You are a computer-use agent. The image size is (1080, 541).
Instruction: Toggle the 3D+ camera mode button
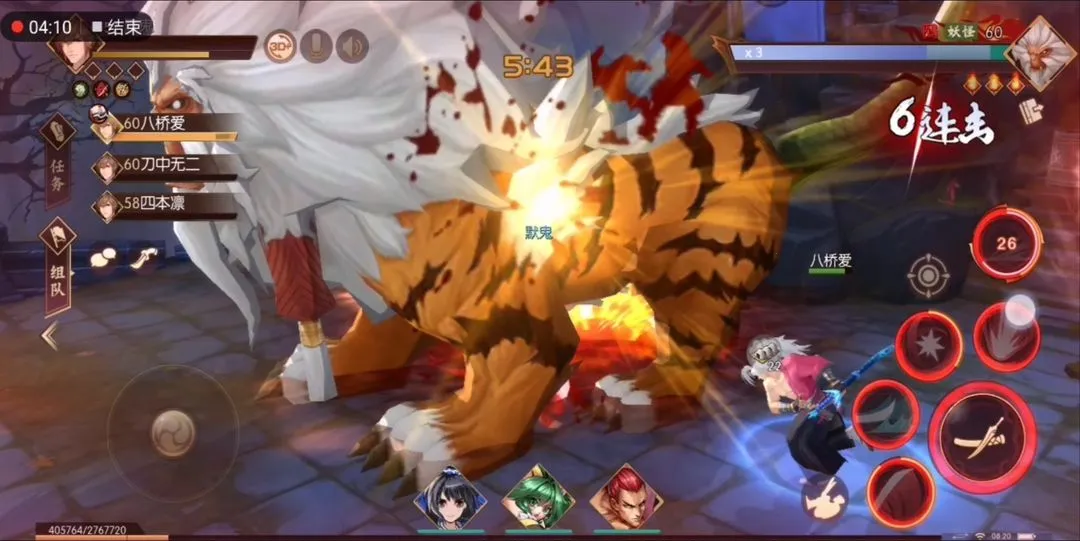point(280,46)
